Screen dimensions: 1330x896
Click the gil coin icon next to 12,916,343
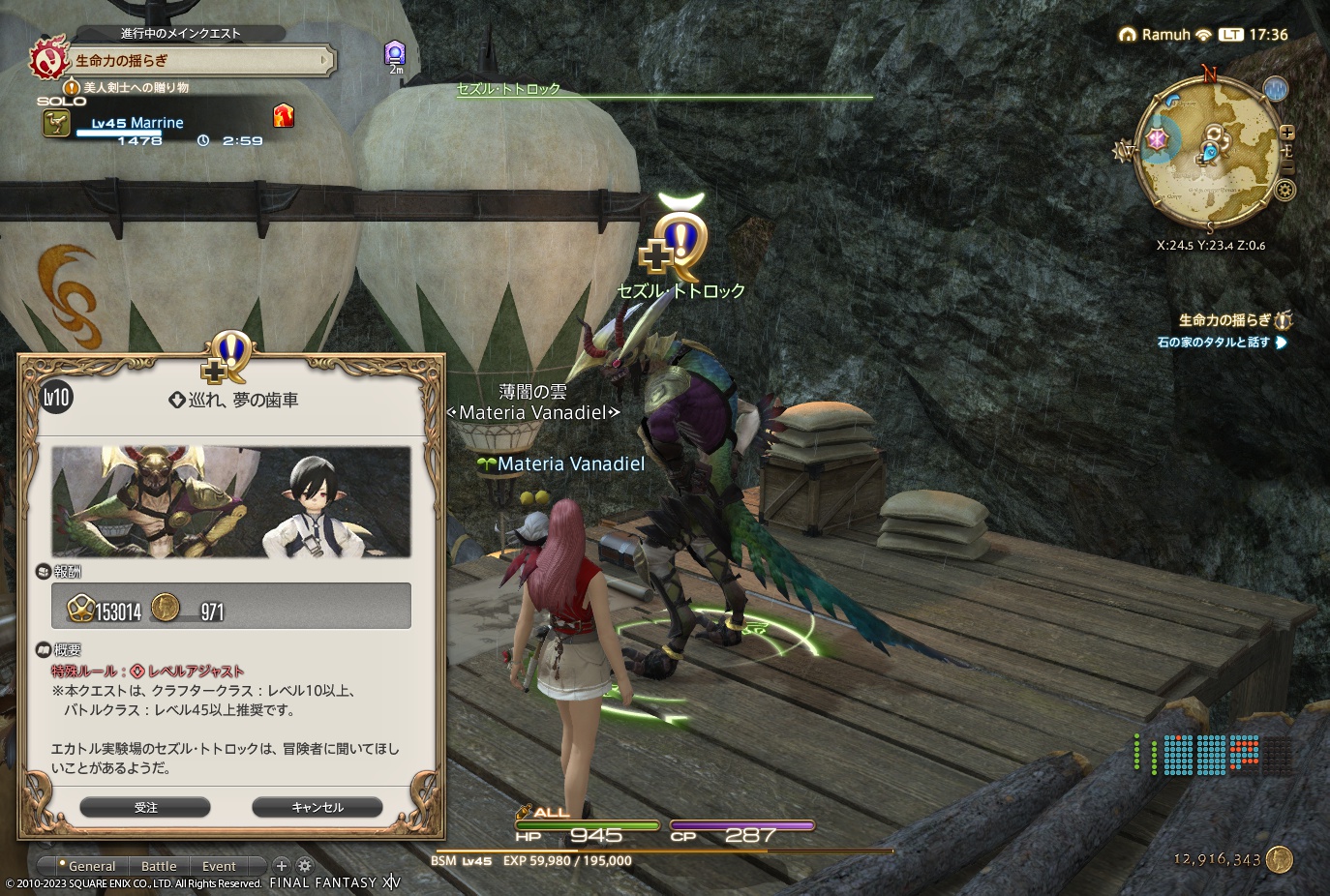1282,858
